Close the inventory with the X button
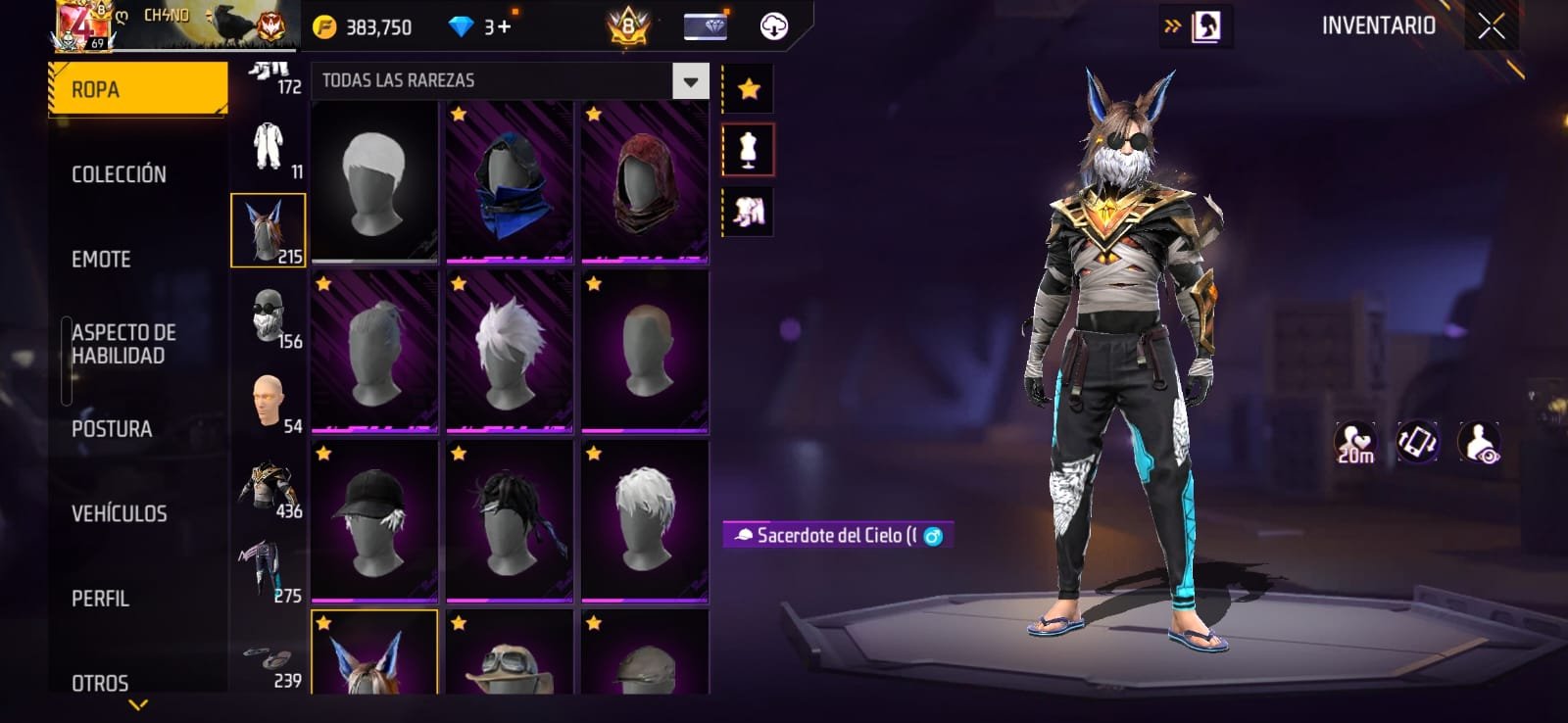 [x=1491, y=26]
